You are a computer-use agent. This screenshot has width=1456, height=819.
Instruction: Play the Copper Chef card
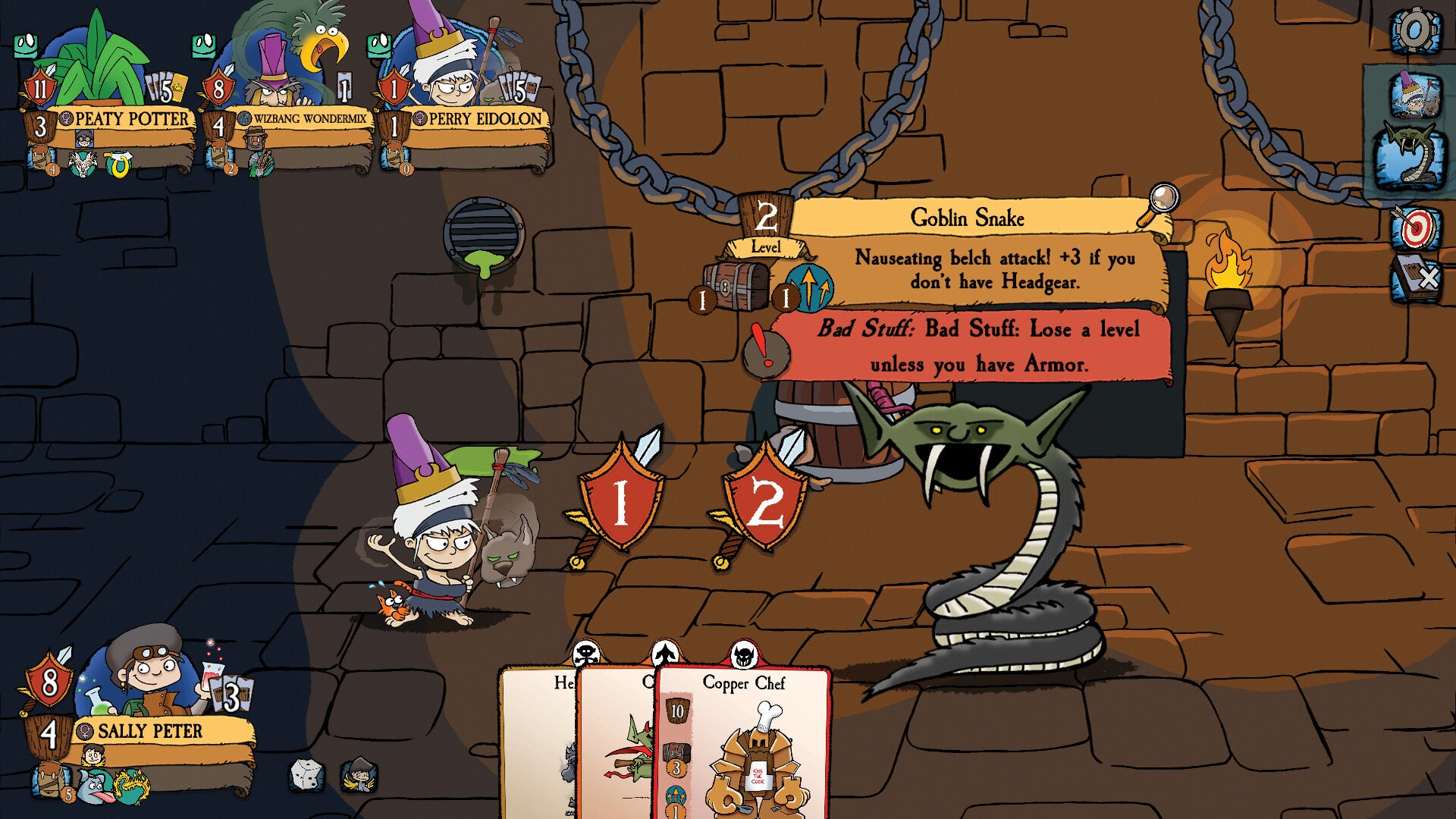point(747,743)
